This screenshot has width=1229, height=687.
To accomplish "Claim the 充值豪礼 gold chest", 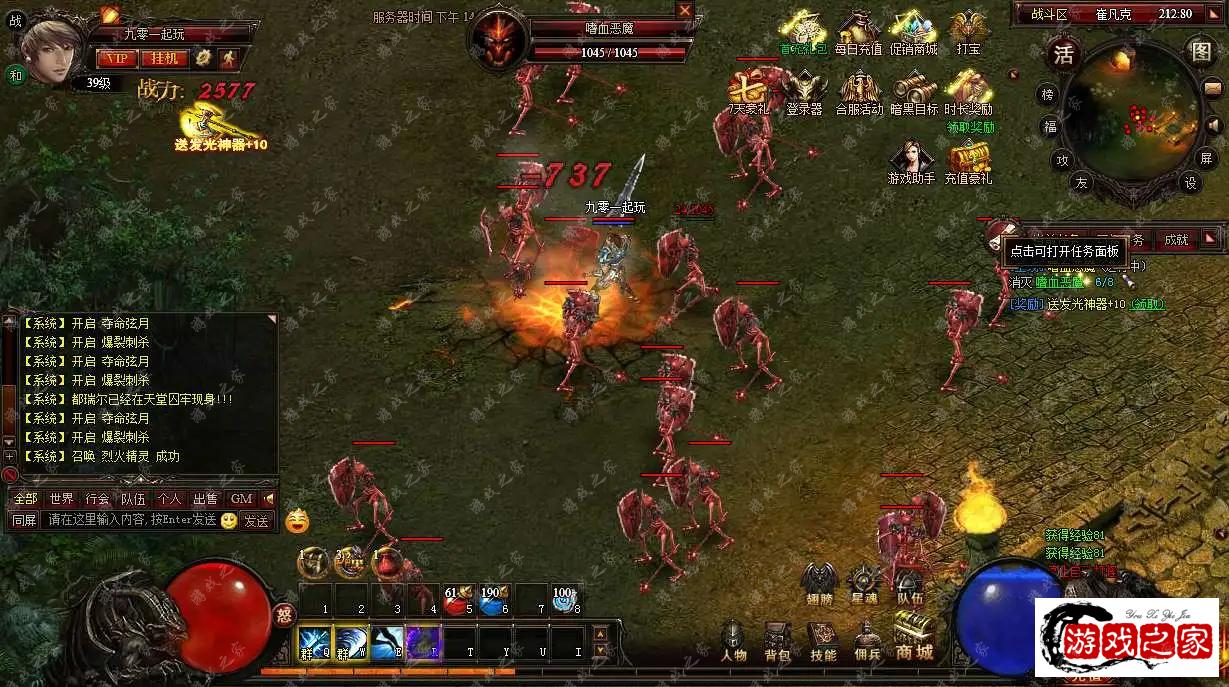I will click(x=968, y=163).
